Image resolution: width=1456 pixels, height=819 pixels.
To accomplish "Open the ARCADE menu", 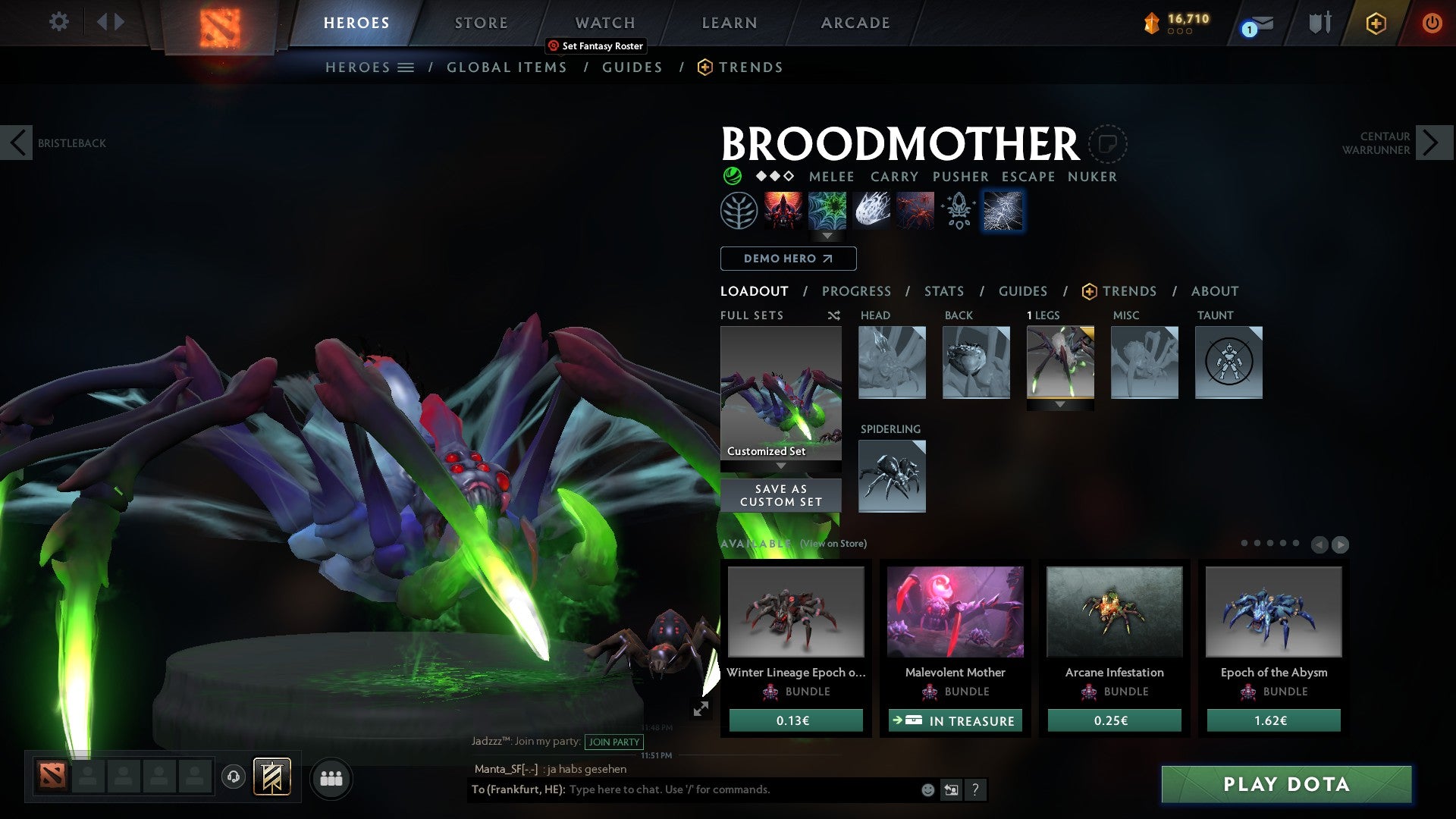I will coord(855,23).
